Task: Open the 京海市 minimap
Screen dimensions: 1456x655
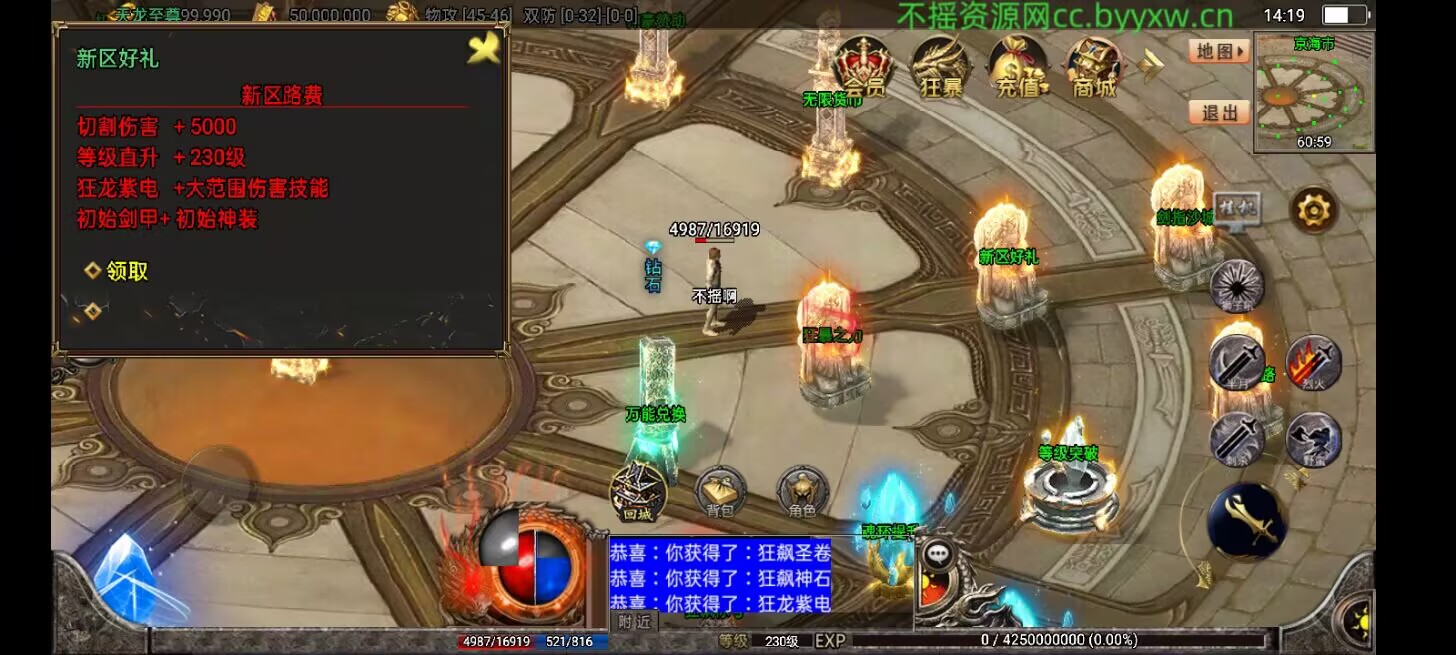Action: [1314, 92]
